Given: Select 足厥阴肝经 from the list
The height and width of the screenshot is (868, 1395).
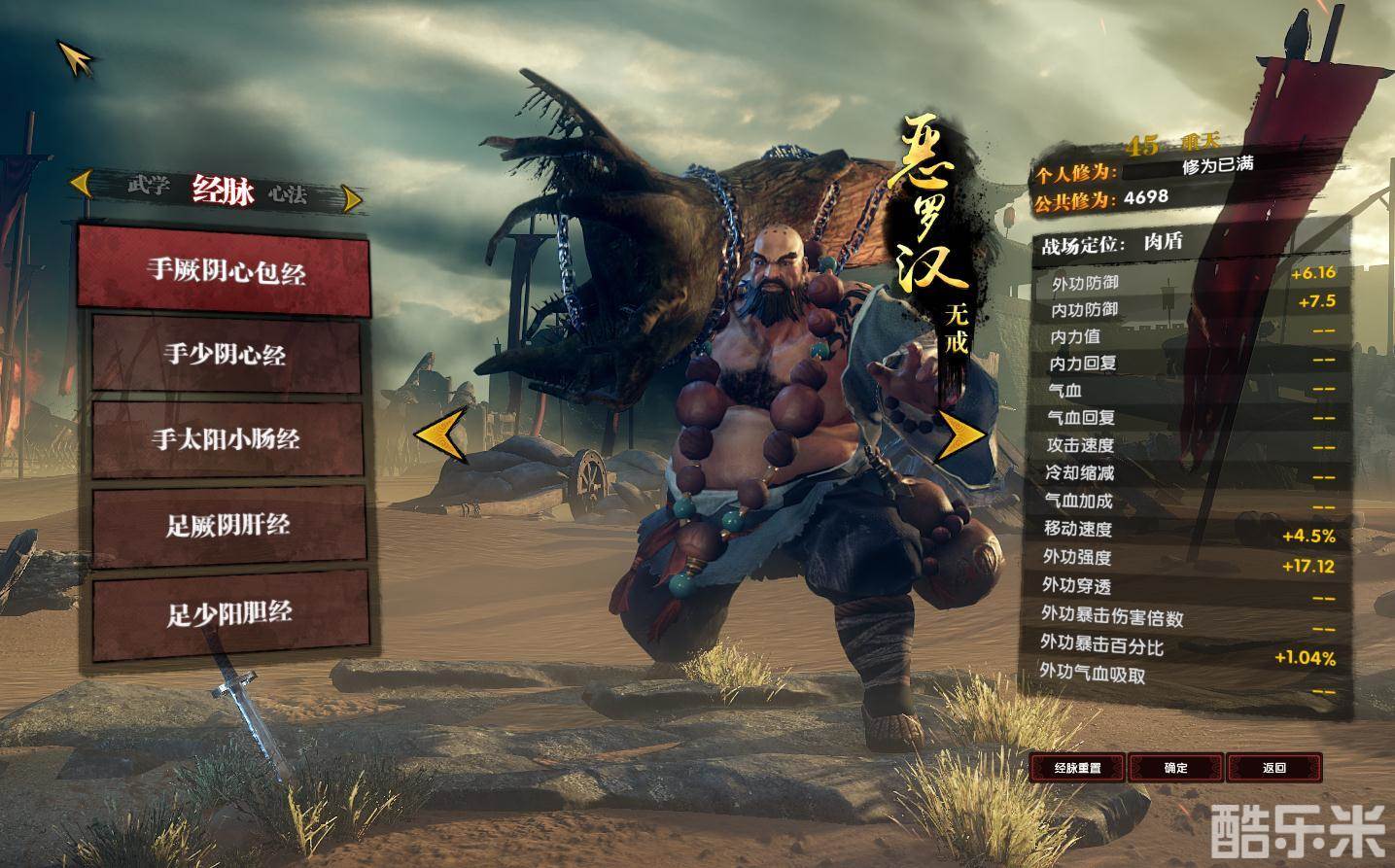Looking at the screenshot, I should click(227, 526).
